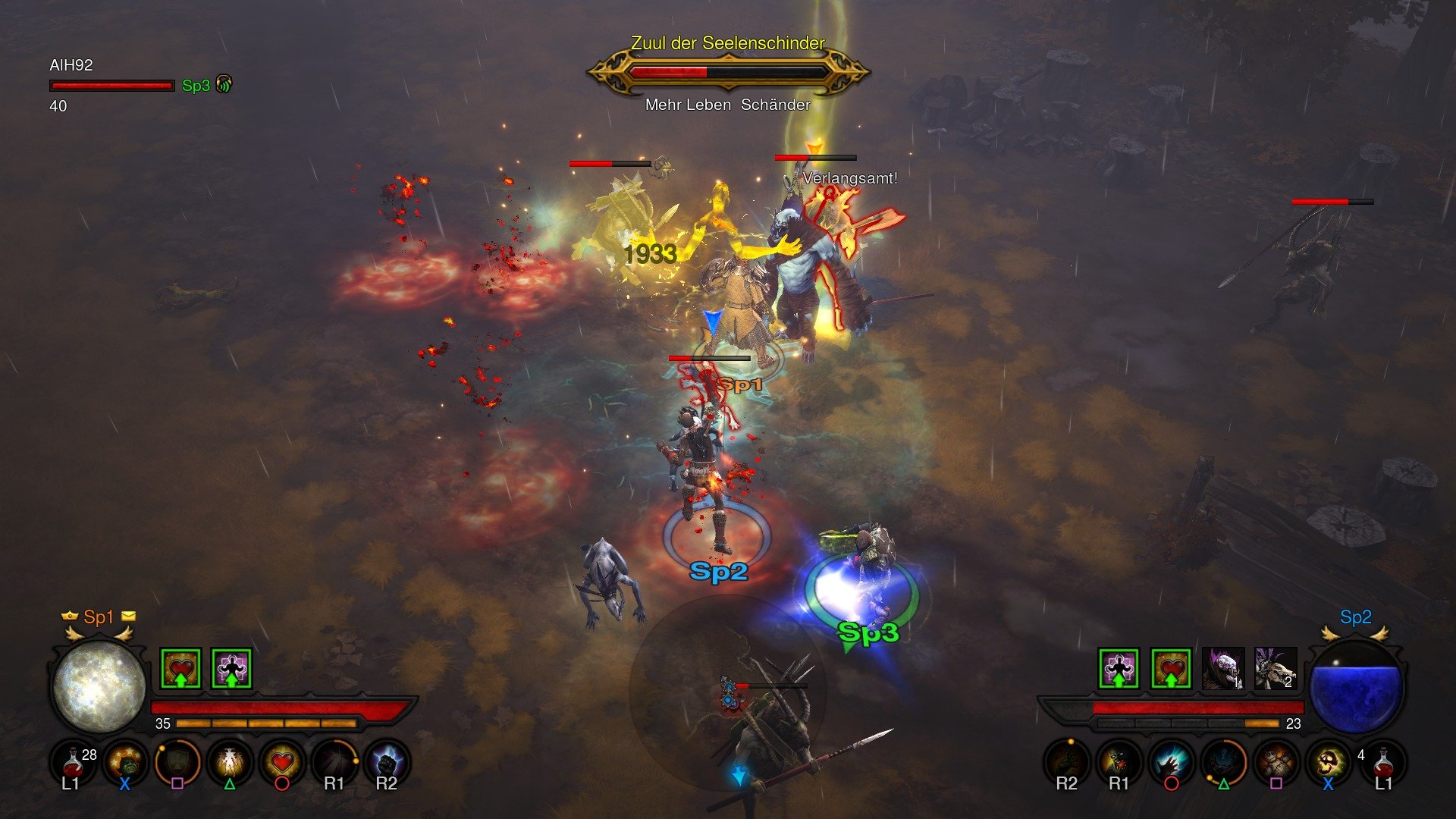Select the health potion icon on the L1 slot

click(72, 762)
